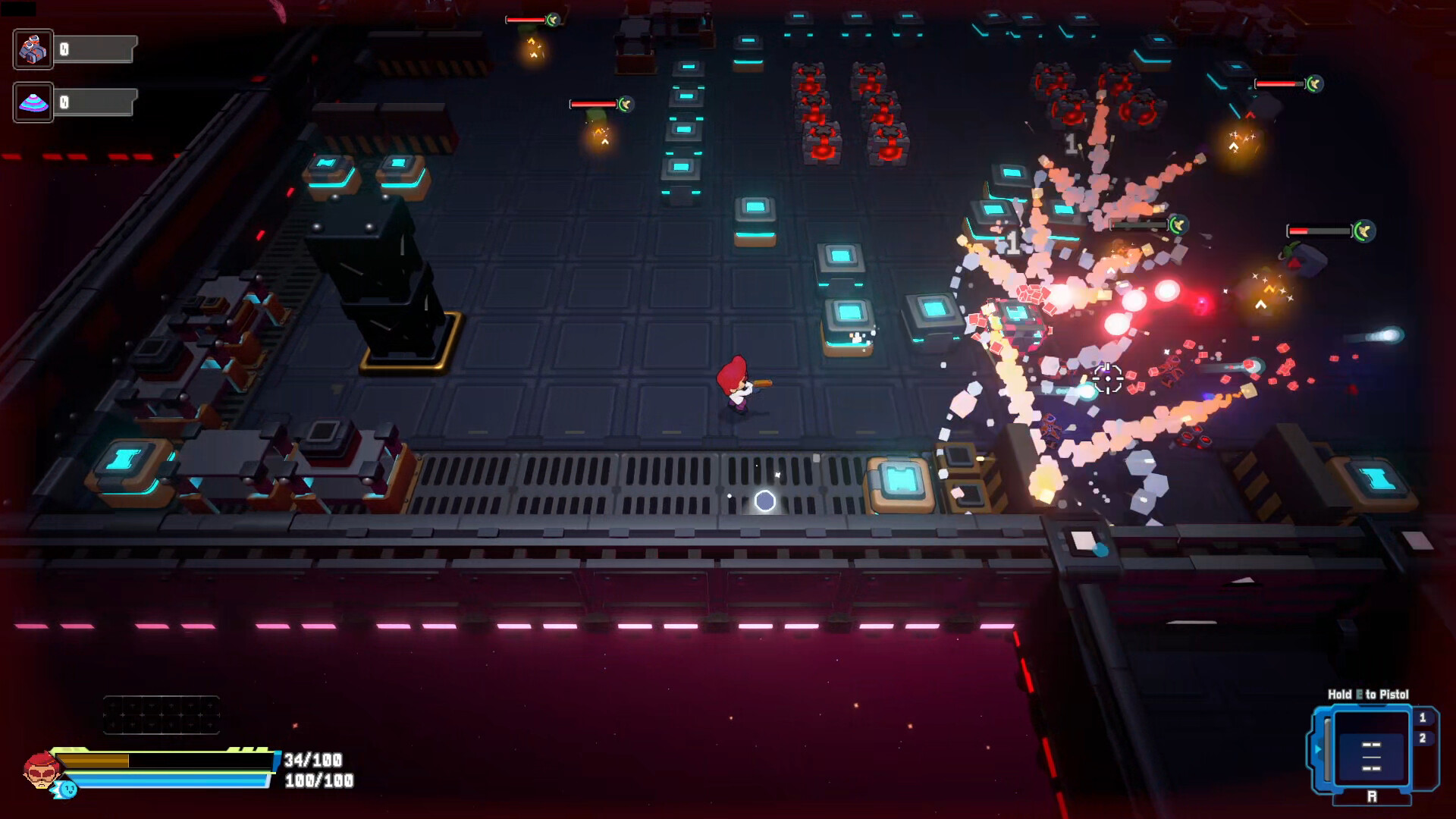Expand the cone counter bar showing 0
The image size is (1456, 819).
(x=95, y=102)
